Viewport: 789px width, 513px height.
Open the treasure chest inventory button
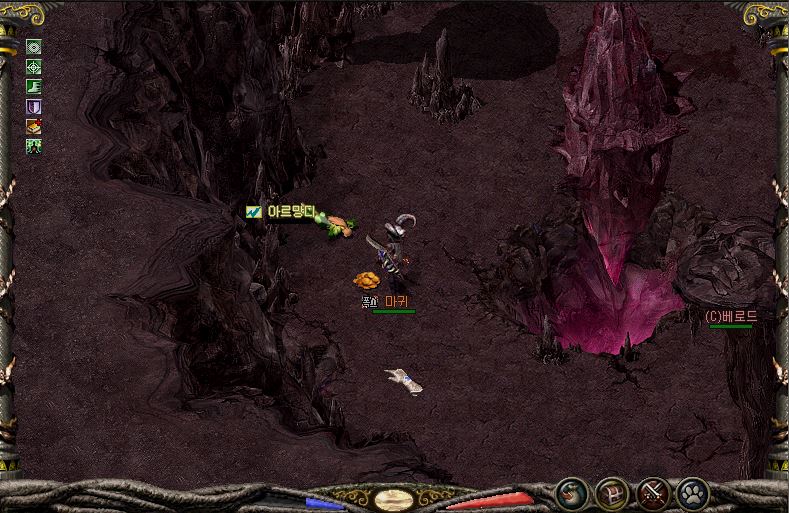612,492
